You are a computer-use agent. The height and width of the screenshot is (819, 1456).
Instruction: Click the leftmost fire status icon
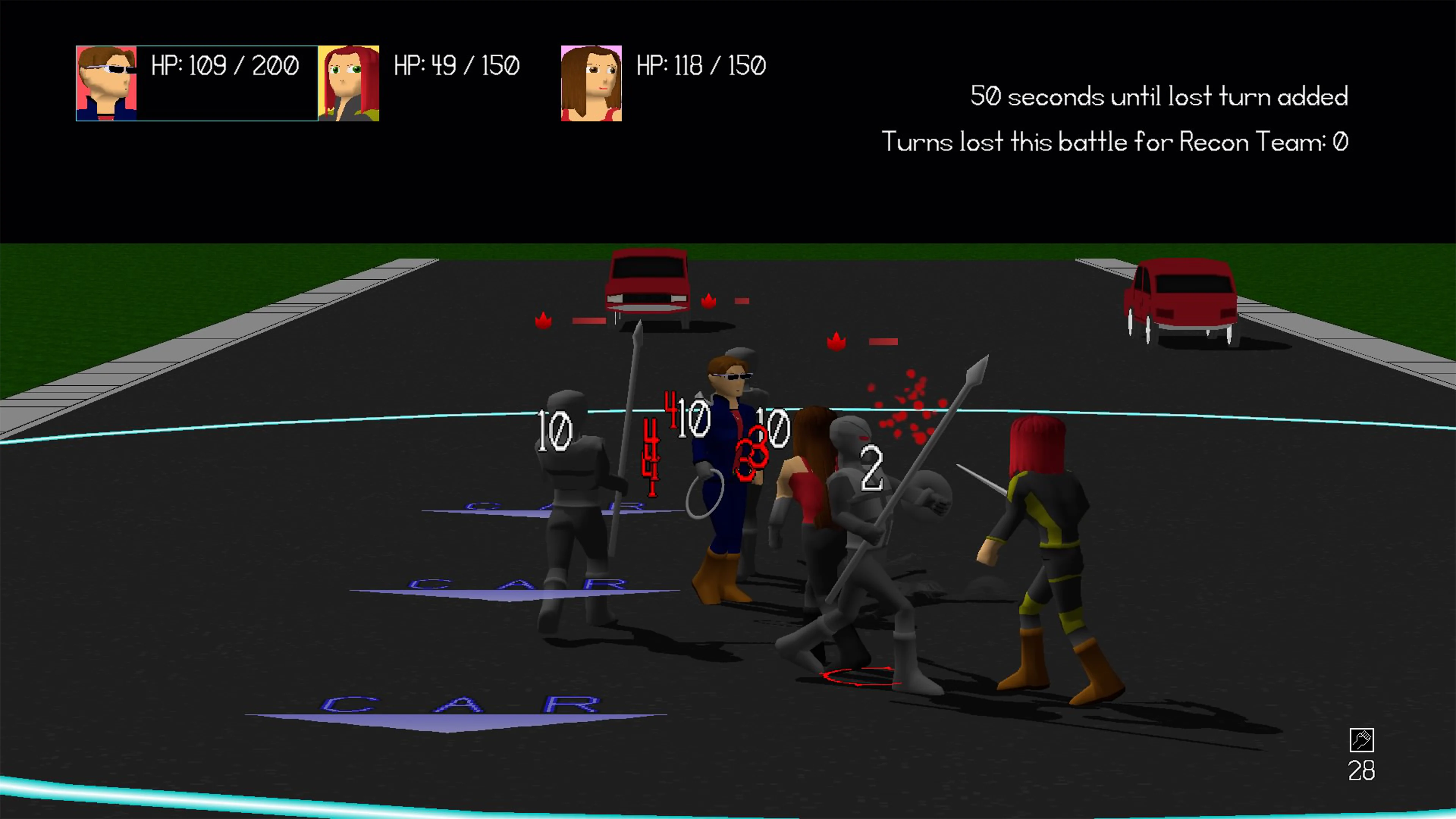(544, 321)
